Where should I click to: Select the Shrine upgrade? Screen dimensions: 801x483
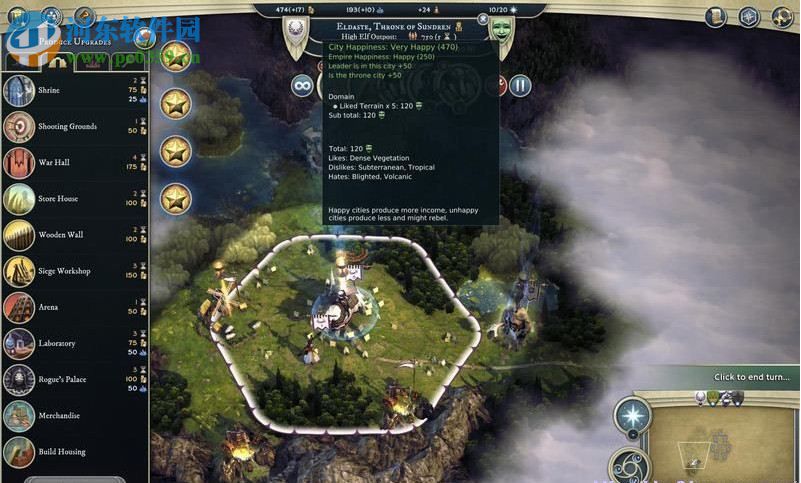(x=75, y=91)
